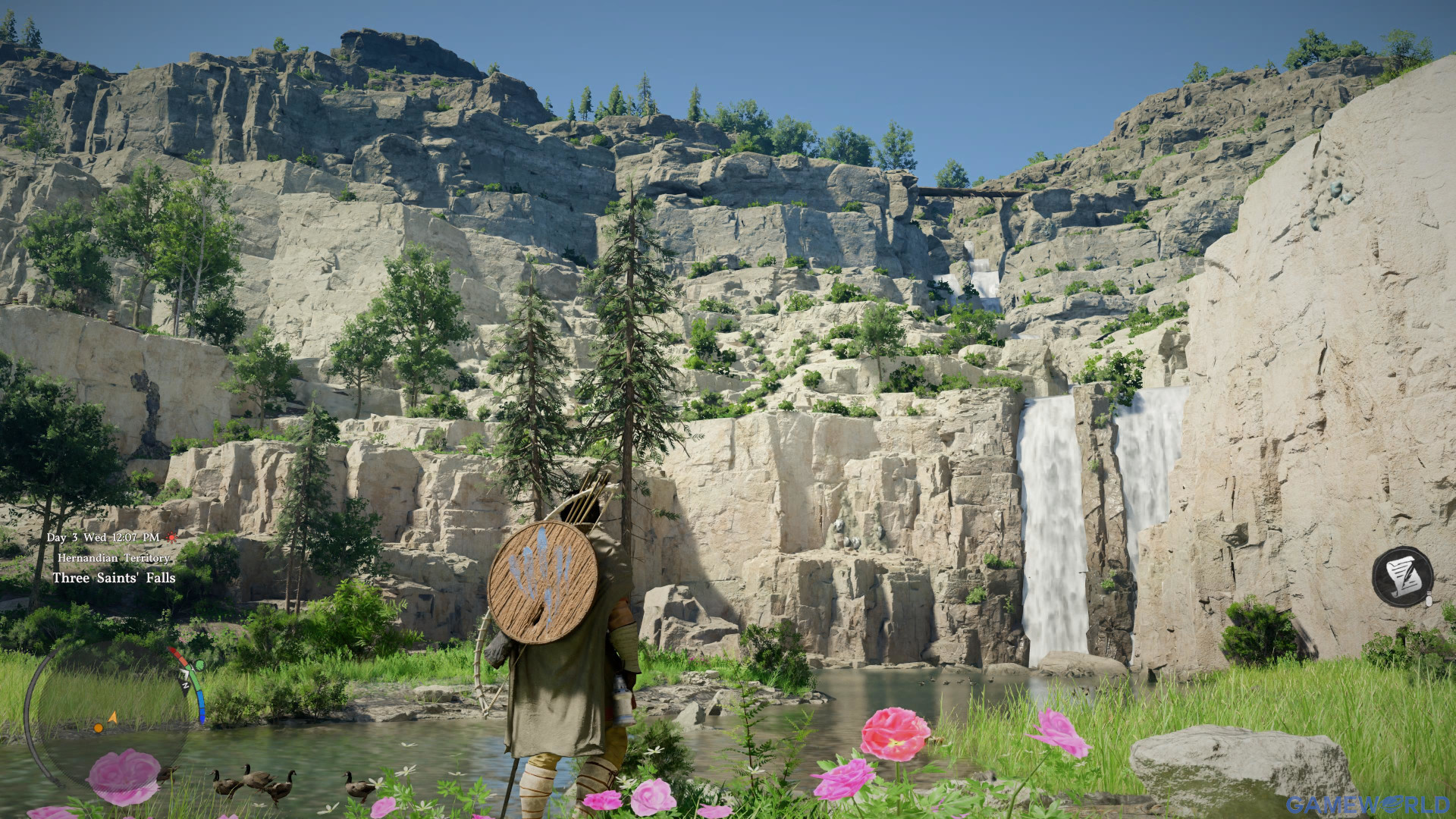Click the green tree icon on the compass ring

(199, 665)
